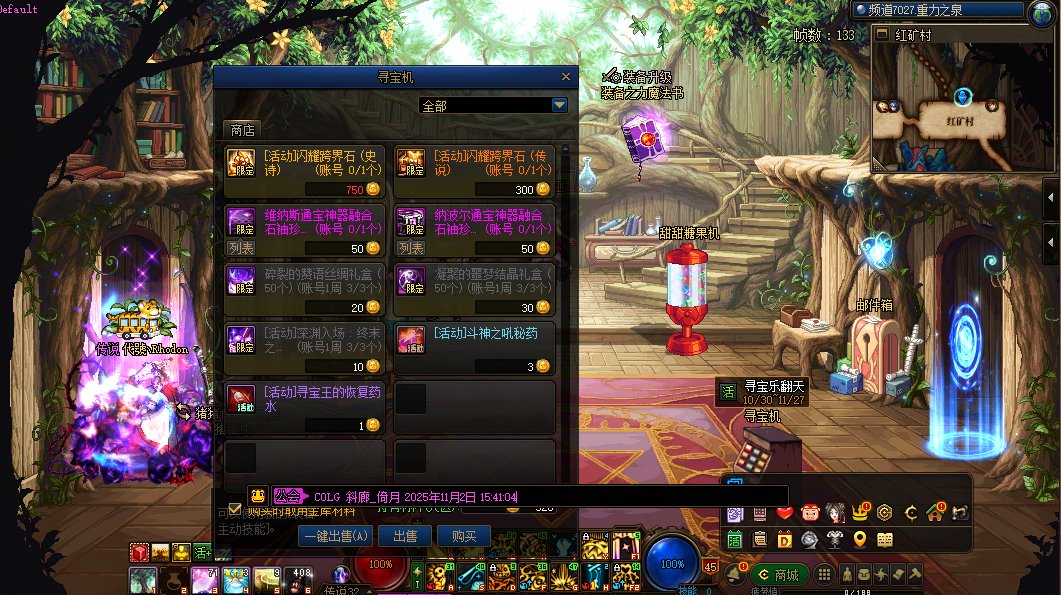Image resolution: width=1061 pixels, height=595 pixels.
Task: Open the notification bell icon
Action: tap(735, 575)
